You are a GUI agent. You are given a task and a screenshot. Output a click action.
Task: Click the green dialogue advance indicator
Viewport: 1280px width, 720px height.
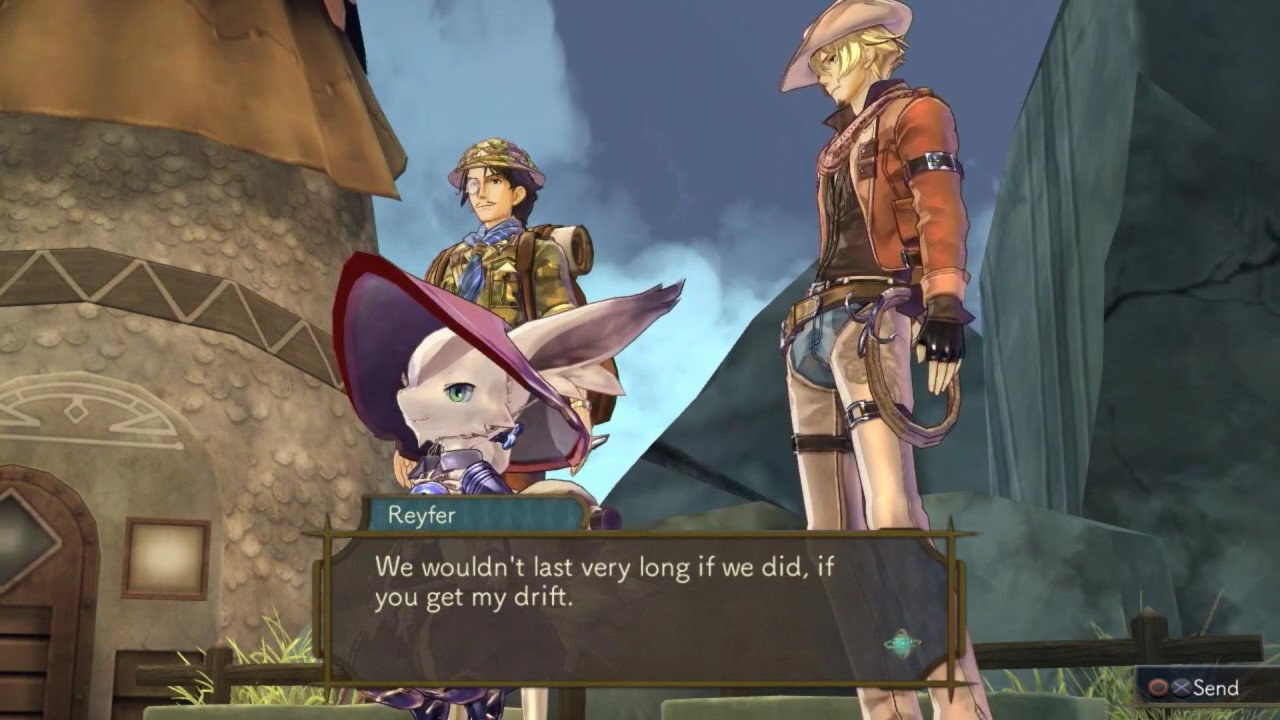tap(901, 643)
